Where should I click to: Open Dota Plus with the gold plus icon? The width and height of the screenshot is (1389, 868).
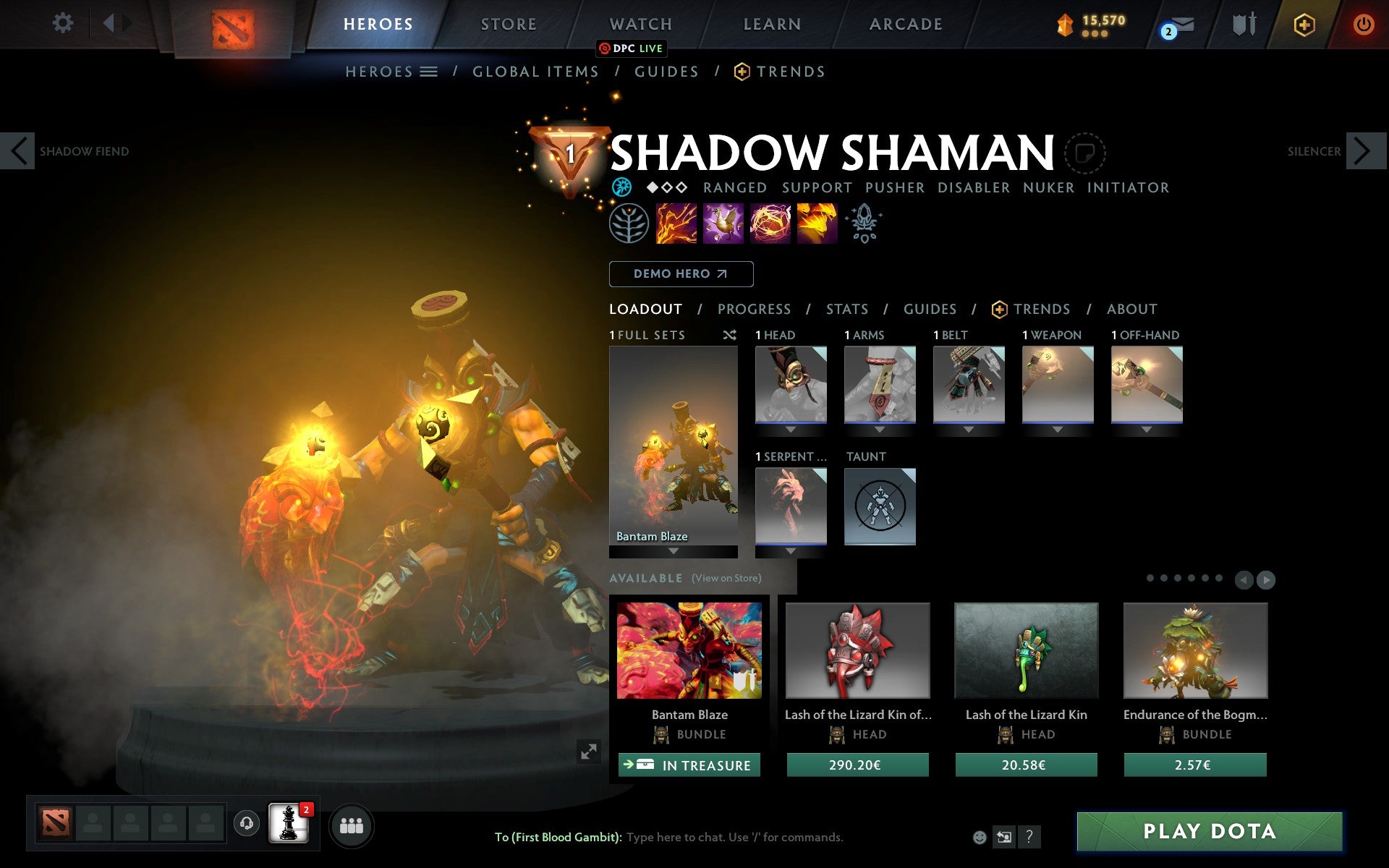pyautogui.click(x=1304, y=24)
